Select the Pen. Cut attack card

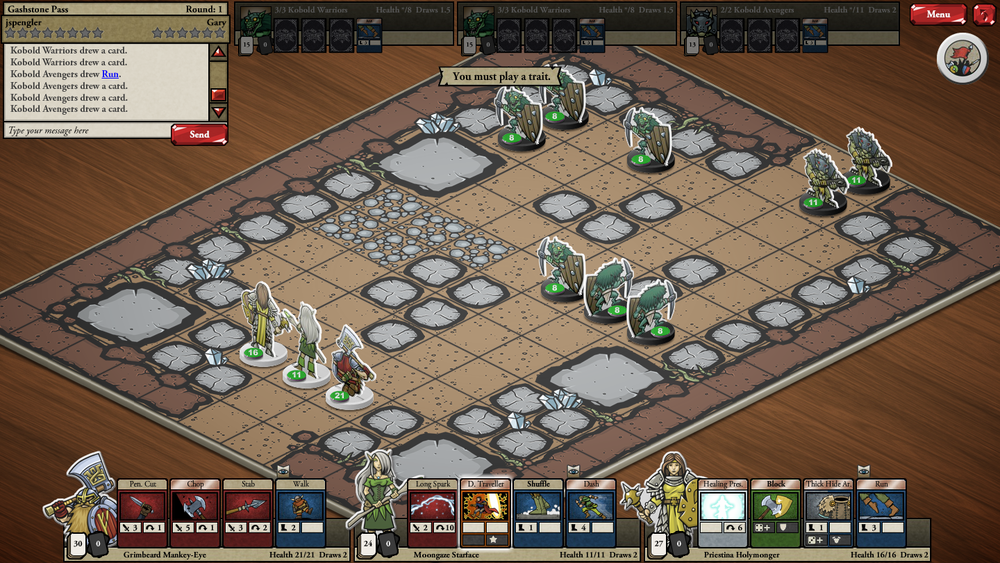click(x=142, y=512)
